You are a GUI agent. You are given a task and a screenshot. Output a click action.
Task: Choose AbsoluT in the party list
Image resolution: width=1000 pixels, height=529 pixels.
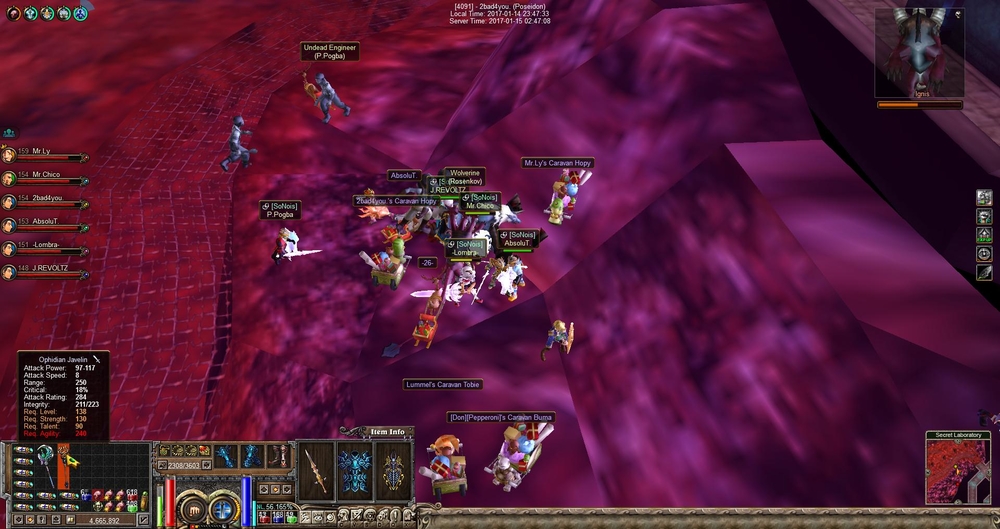coord(44,221)
